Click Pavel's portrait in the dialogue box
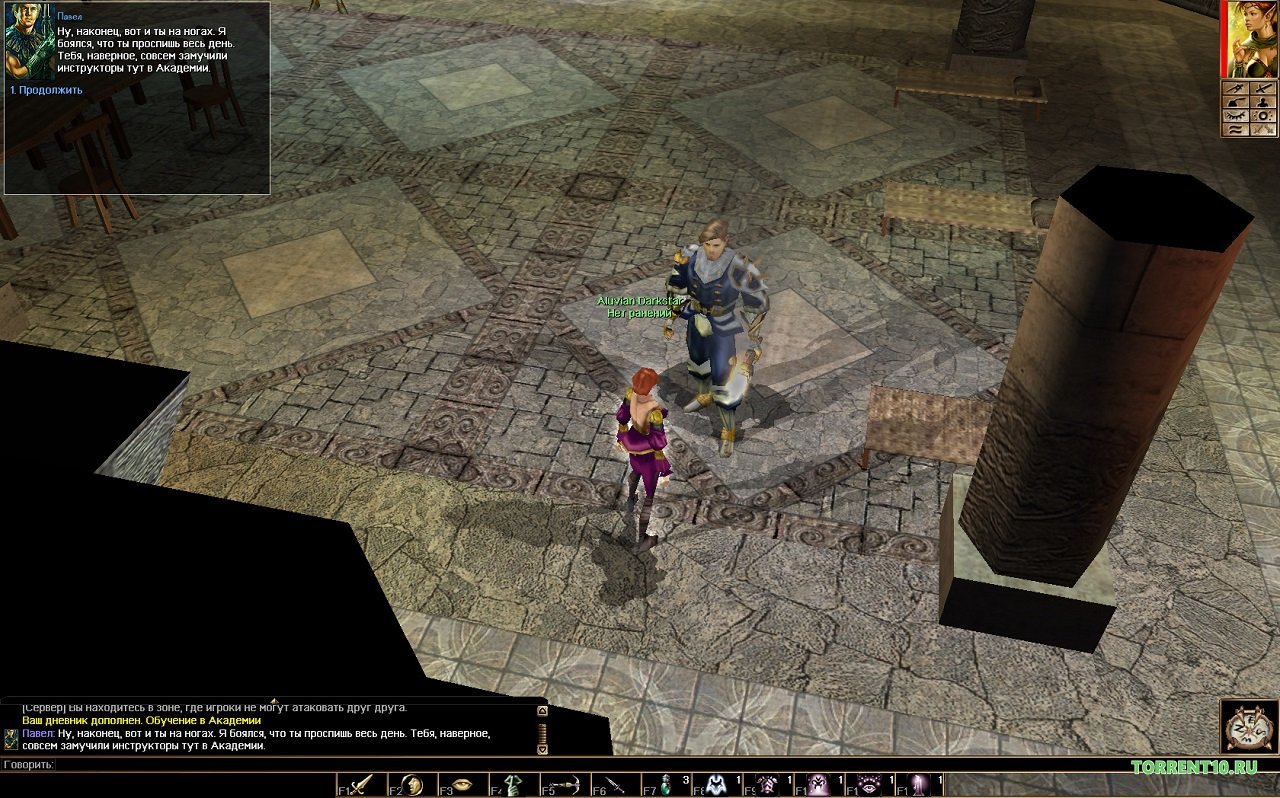Screen dimensions: 1280x798 [30, 43]
